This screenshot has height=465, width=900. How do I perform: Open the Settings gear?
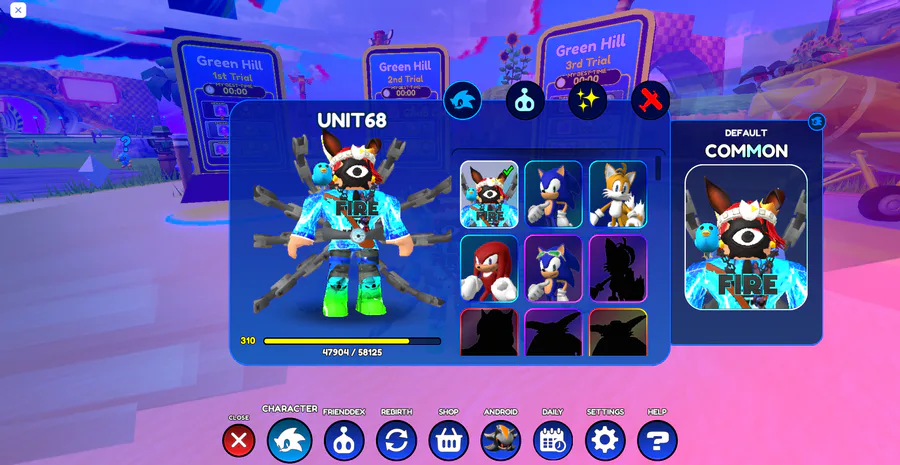coord(605,440)
